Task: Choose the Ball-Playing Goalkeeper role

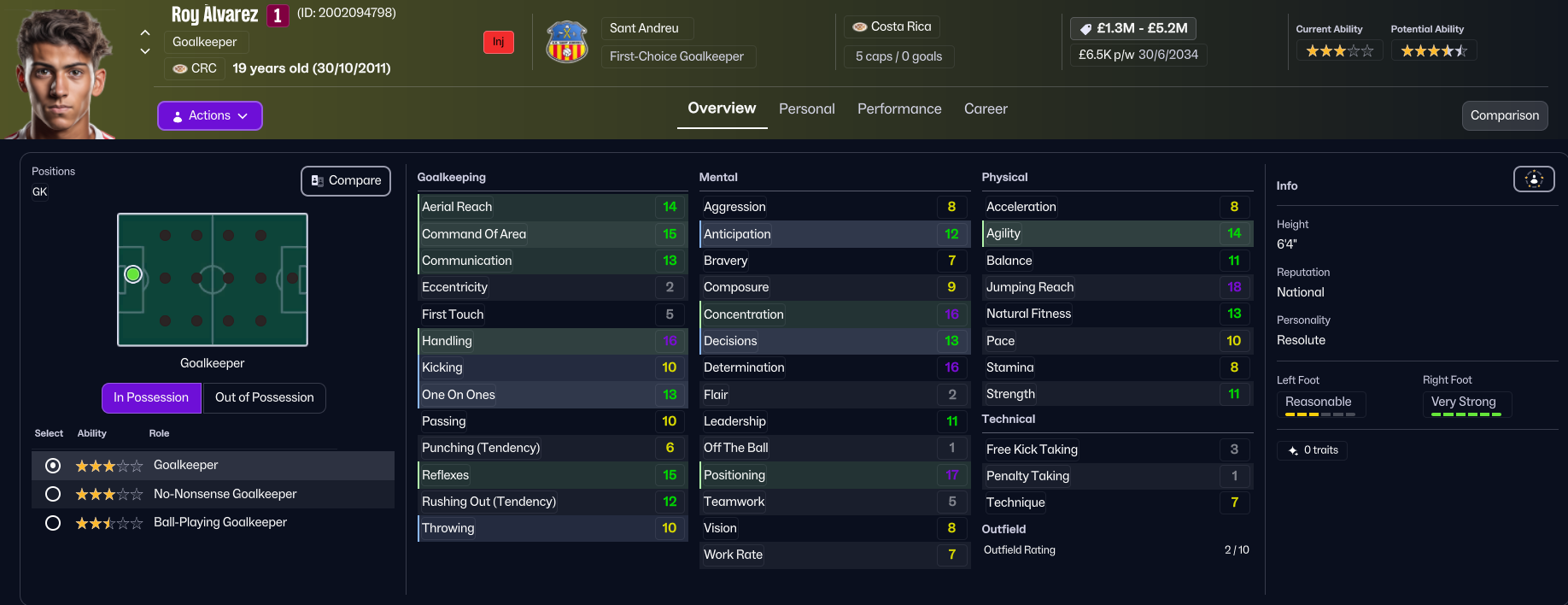Action: click(53, 522)
